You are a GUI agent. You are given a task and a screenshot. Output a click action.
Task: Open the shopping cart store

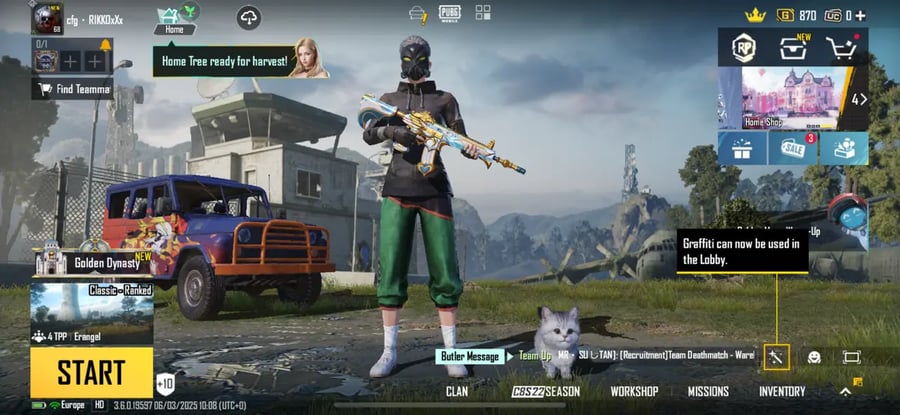(x=844, y=46)
